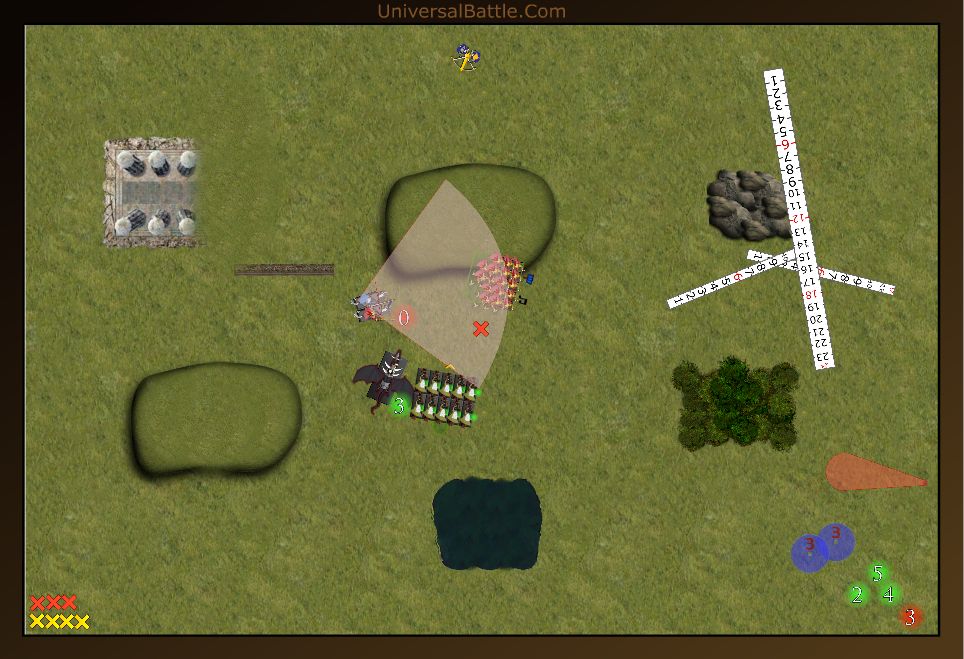
Task: Click the green 4 counter token
Action: (889, 594)
